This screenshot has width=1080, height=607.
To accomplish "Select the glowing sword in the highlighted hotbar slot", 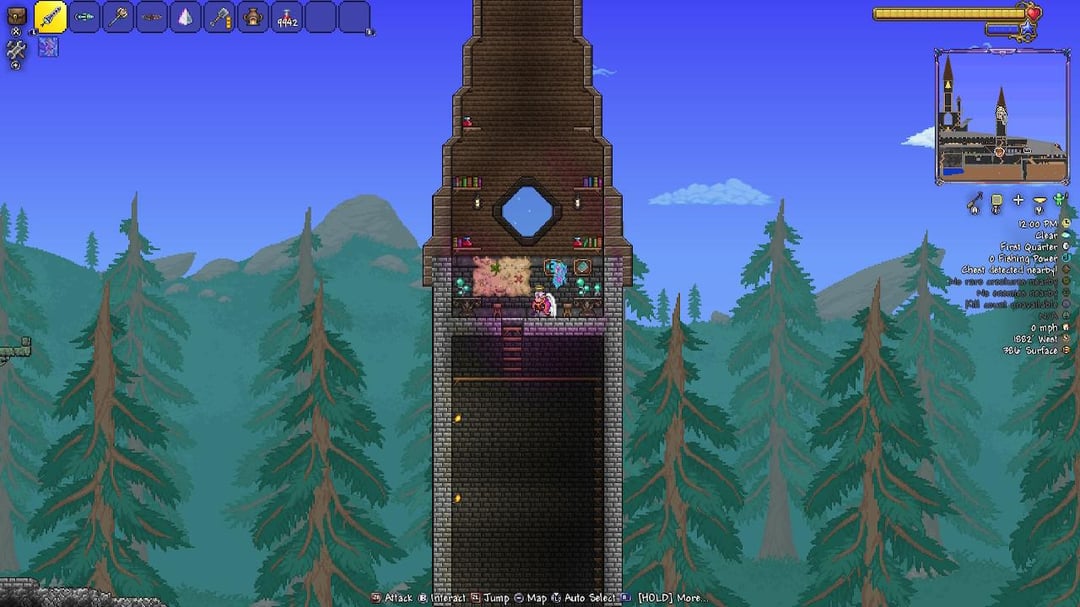I will pos(51,17).
